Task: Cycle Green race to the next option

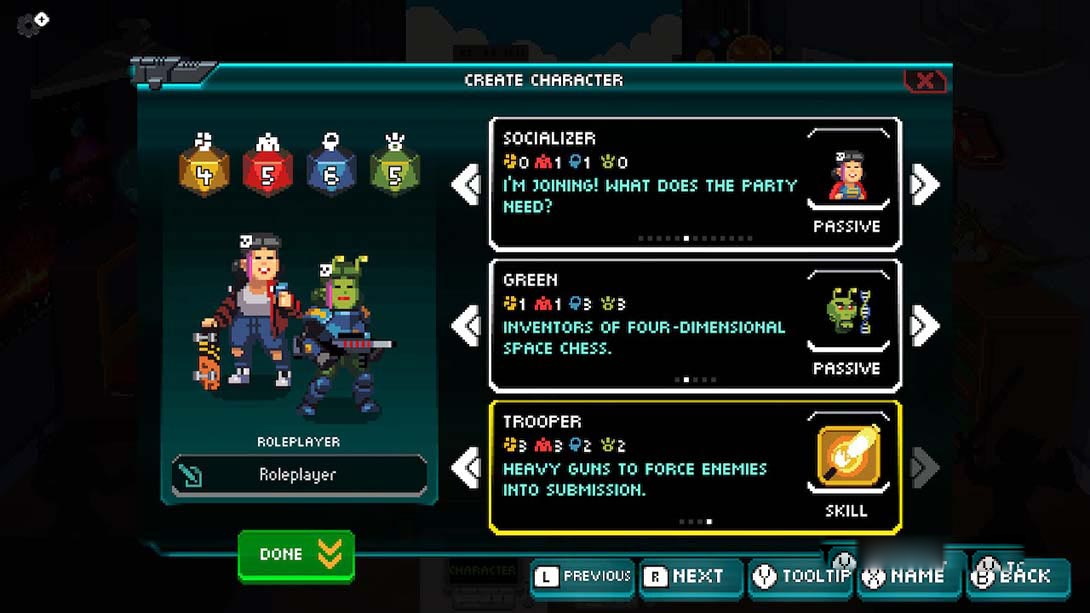Action: click(925, 326)
